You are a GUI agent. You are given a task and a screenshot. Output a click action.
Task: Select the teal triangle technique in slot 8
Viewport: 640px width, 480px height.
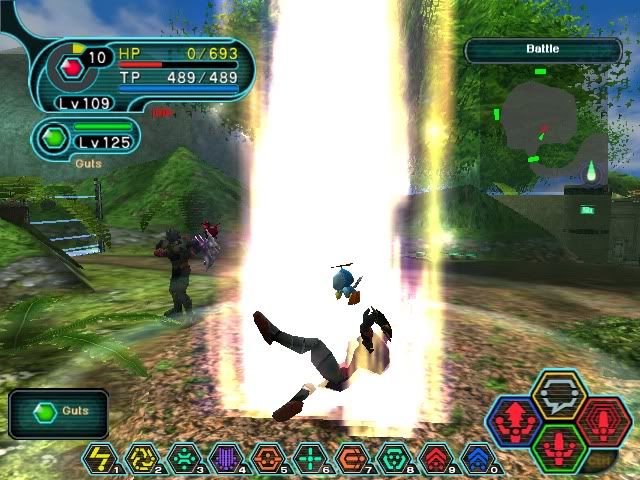click(x=394, y=458)
